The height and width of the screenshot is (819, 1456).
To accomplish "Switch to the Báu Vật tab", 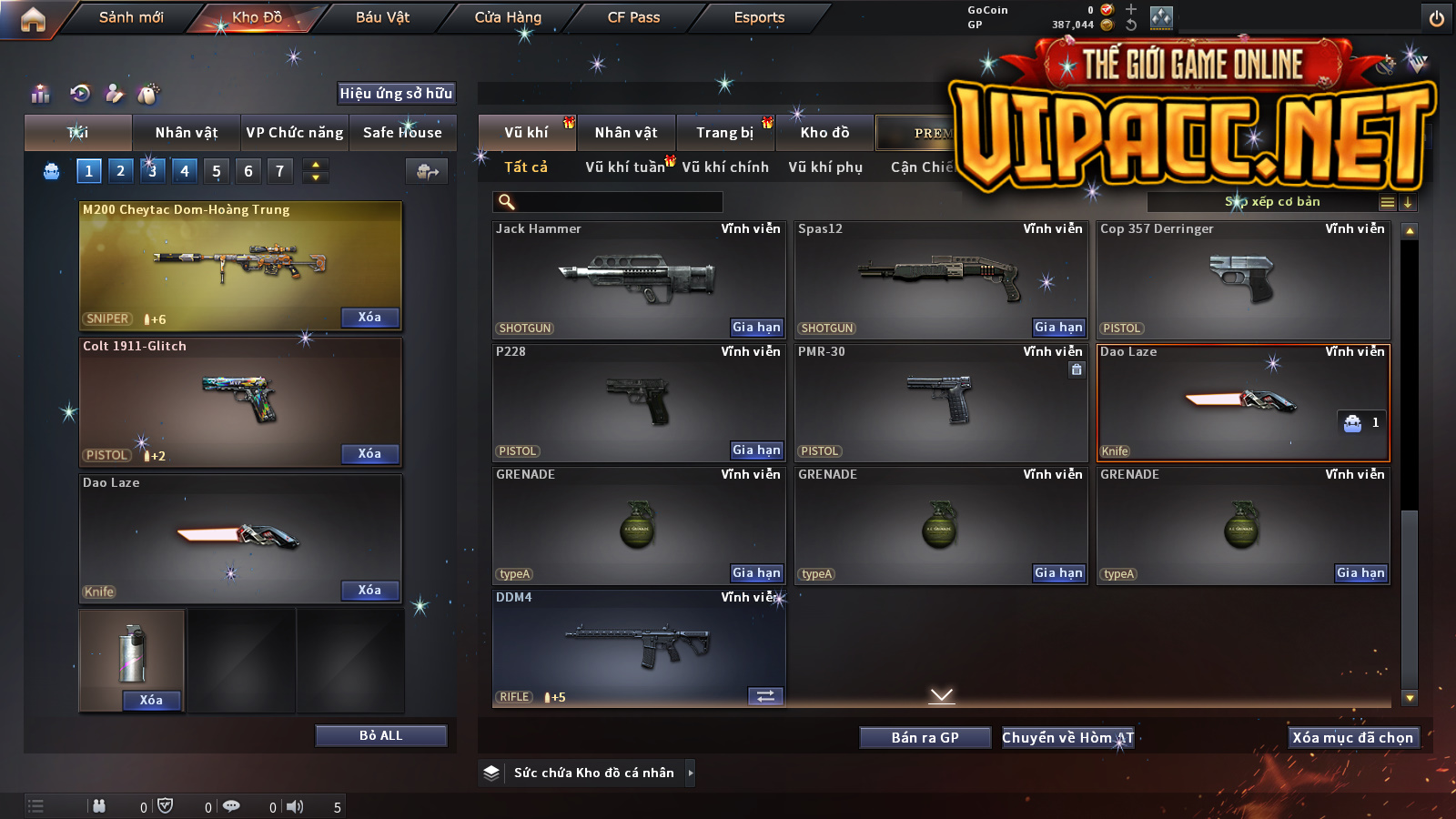I will tap(382, 17).
